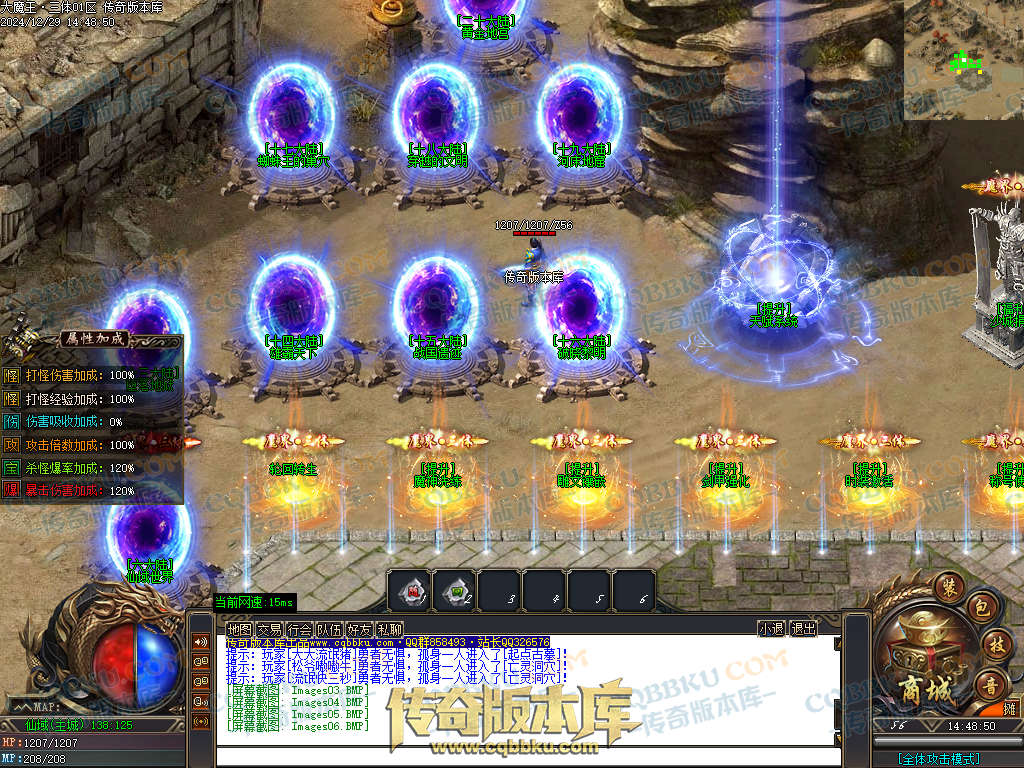Click the 退出 exit game button
The image size is (1024, 768).
pyautogui.click(x=803, y=629)
